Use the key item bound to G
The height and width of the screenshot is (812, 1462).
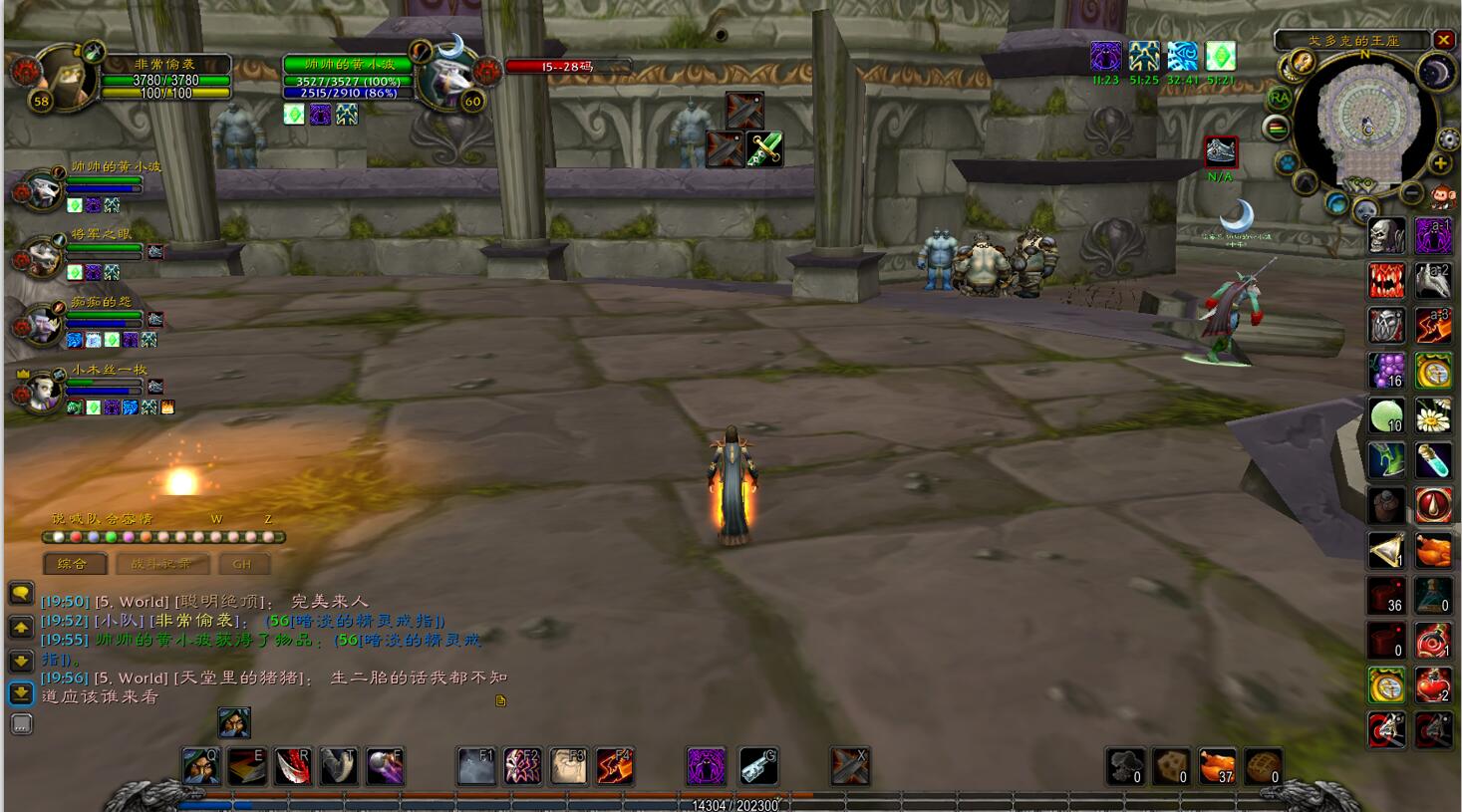tap(758, 766)
